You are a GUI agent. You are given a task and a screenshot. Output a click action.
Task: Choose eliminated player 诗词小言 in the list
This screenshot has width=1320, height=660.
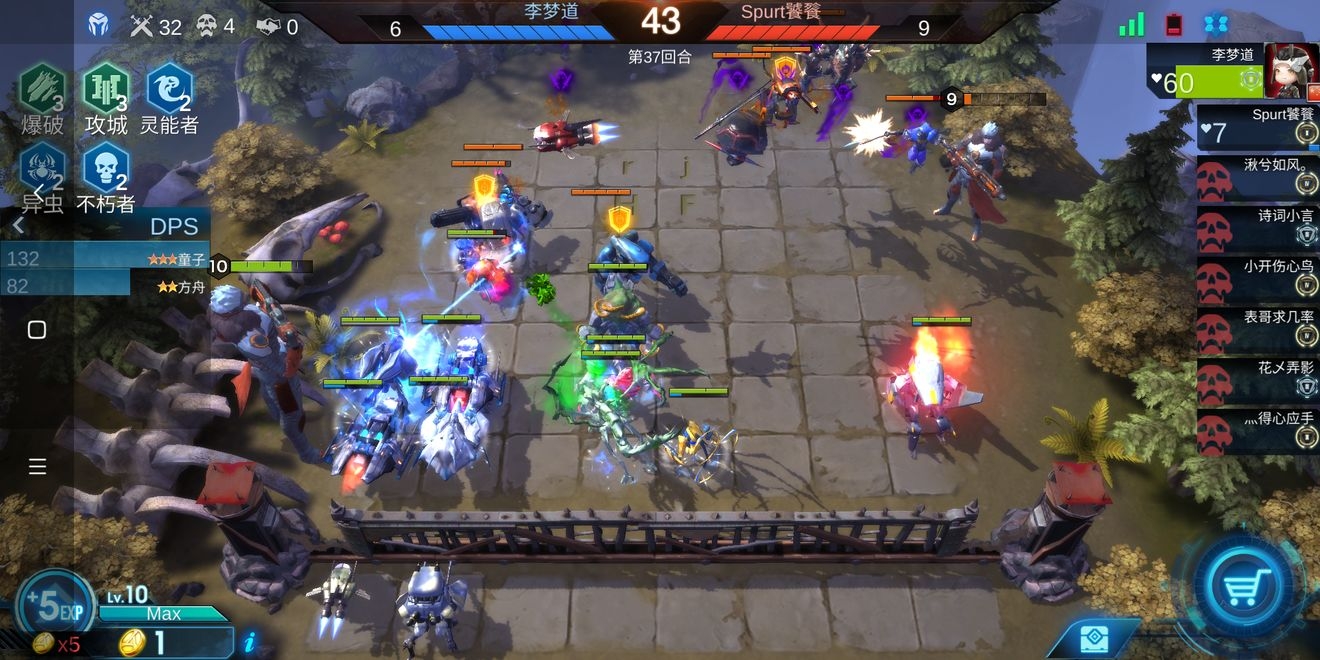(1258, 228)
